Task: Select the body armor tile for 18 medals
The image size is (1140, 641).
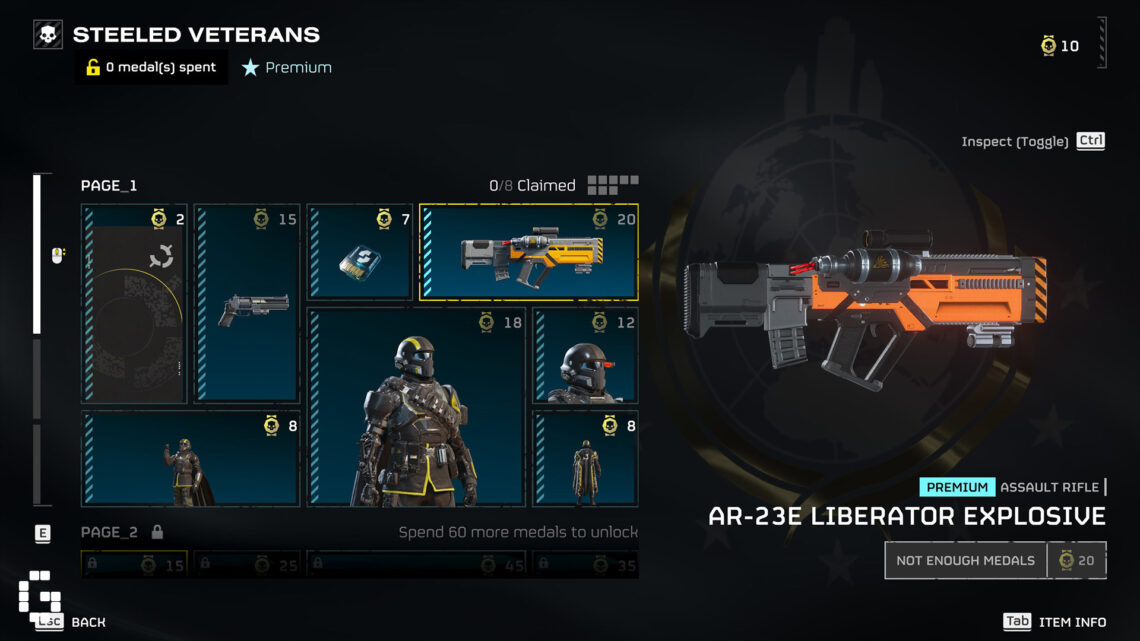Action: point(416,407)
